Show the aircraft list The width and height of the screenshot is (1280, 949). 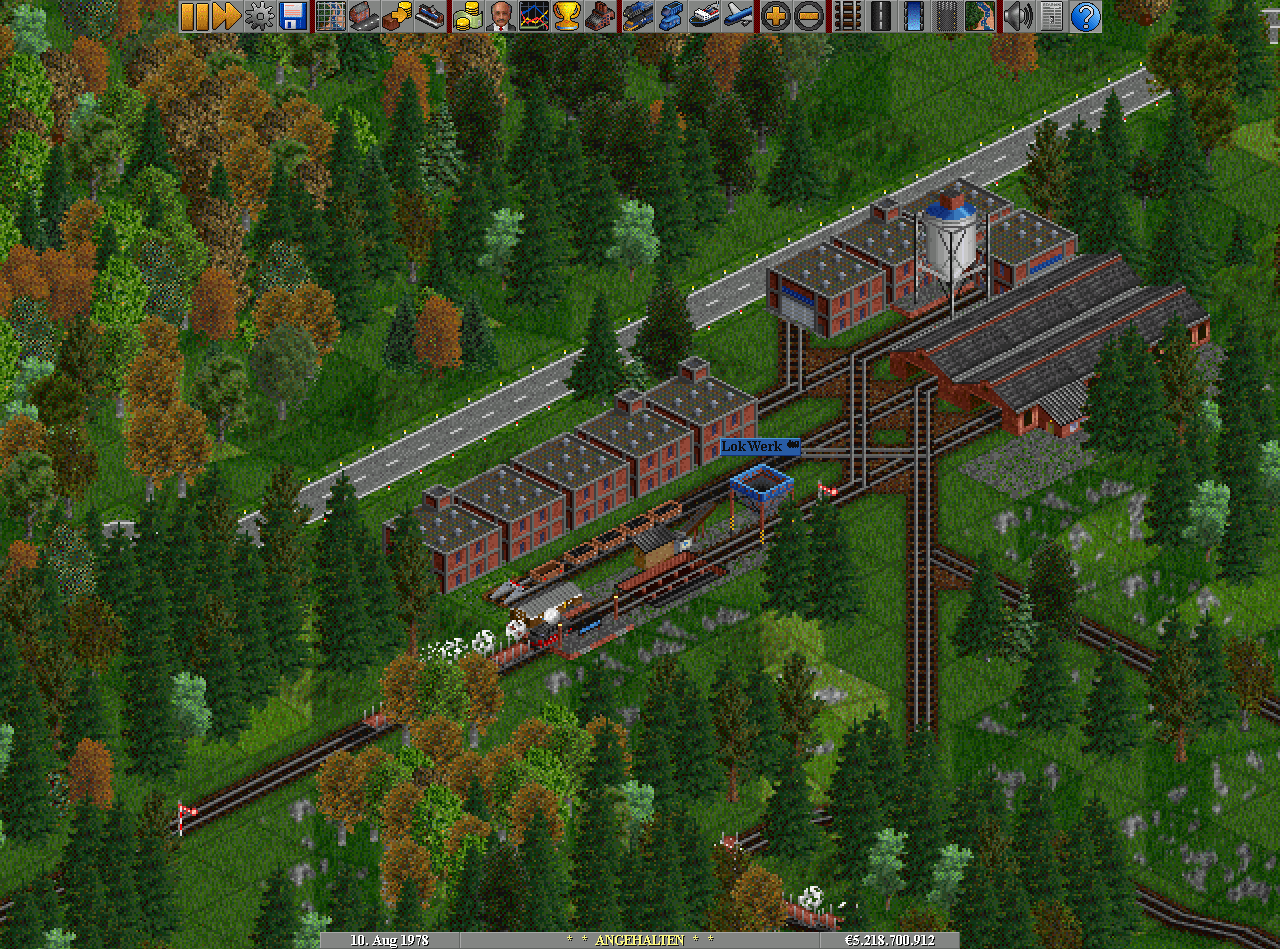(739, 16)
